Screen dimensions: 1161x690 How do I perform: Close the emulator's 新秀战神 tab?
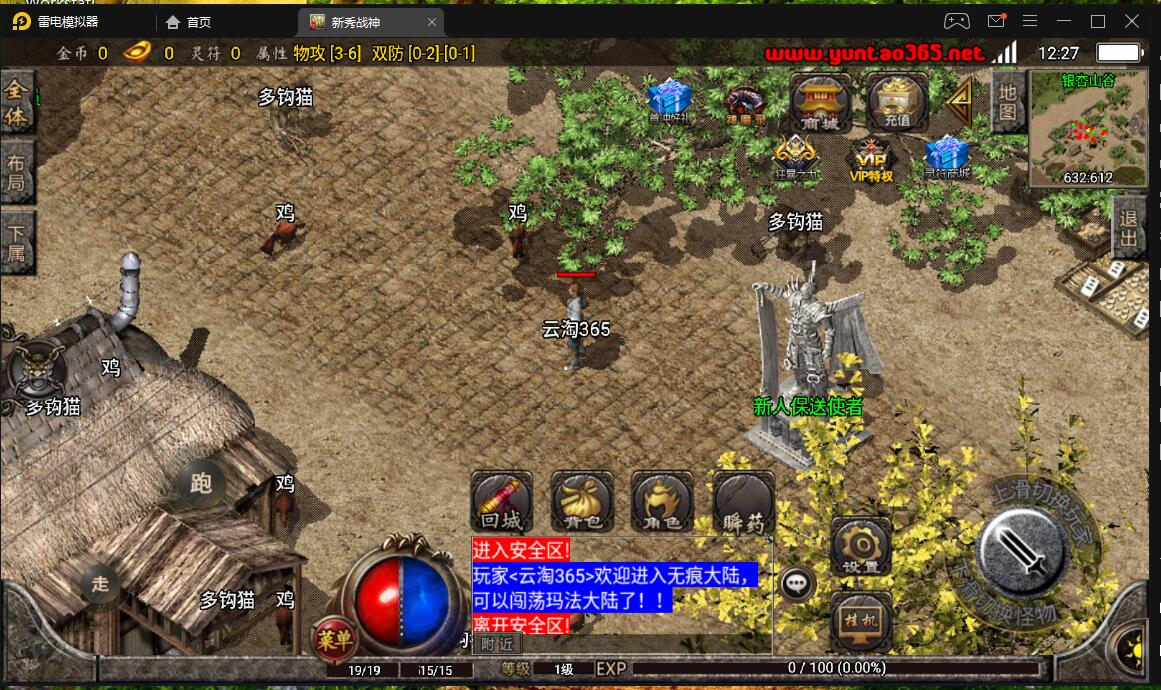point(432,22)
